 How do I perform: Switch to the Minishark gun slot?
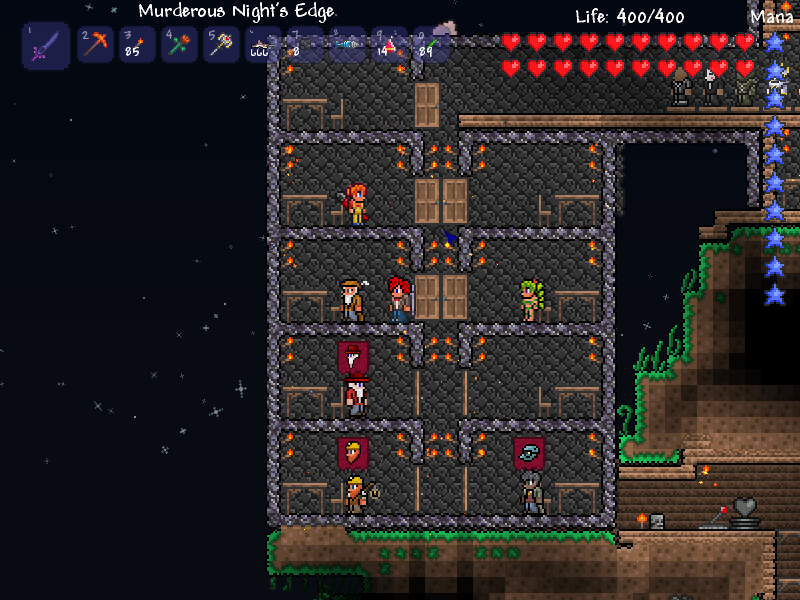[x=264, y=44]
